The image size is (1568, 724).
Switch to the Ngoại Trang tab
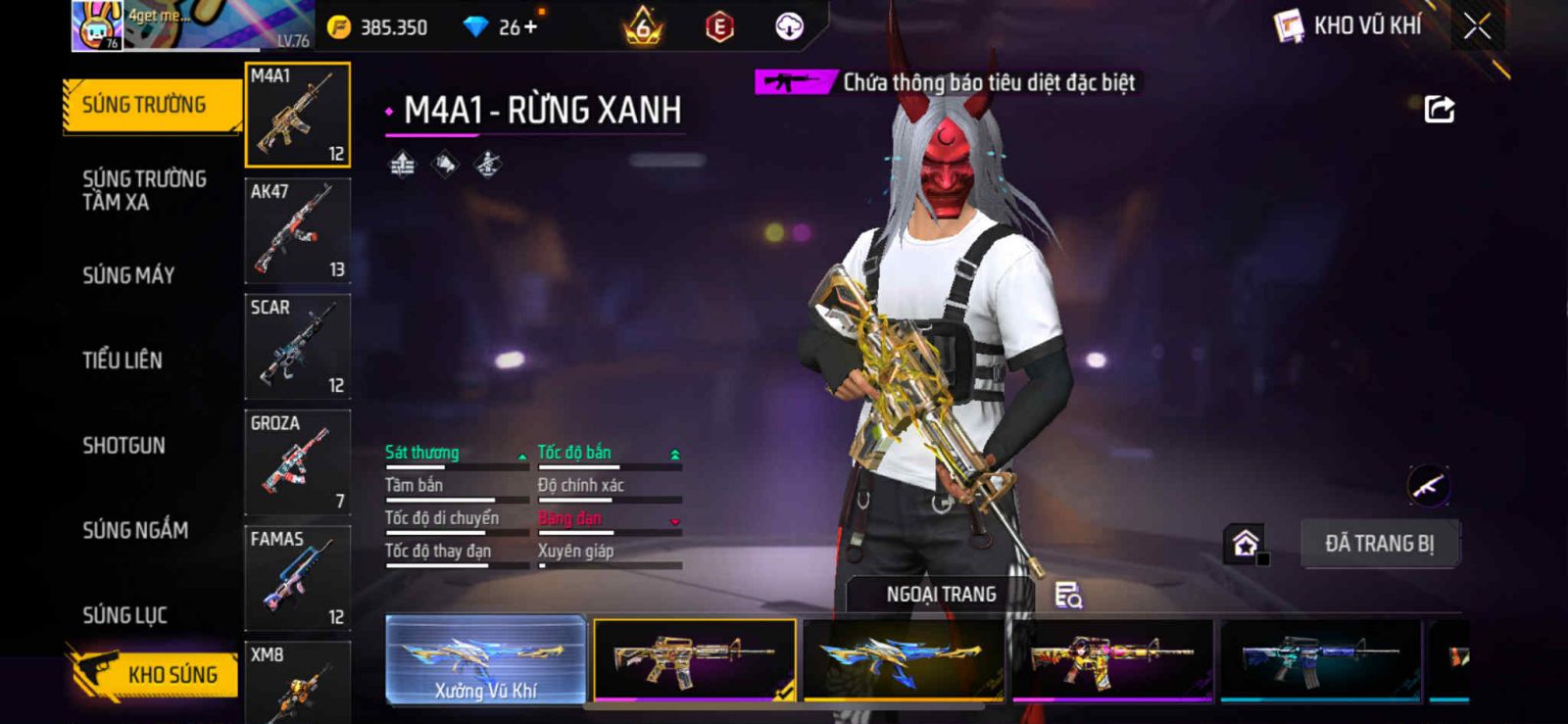point(941,595)
